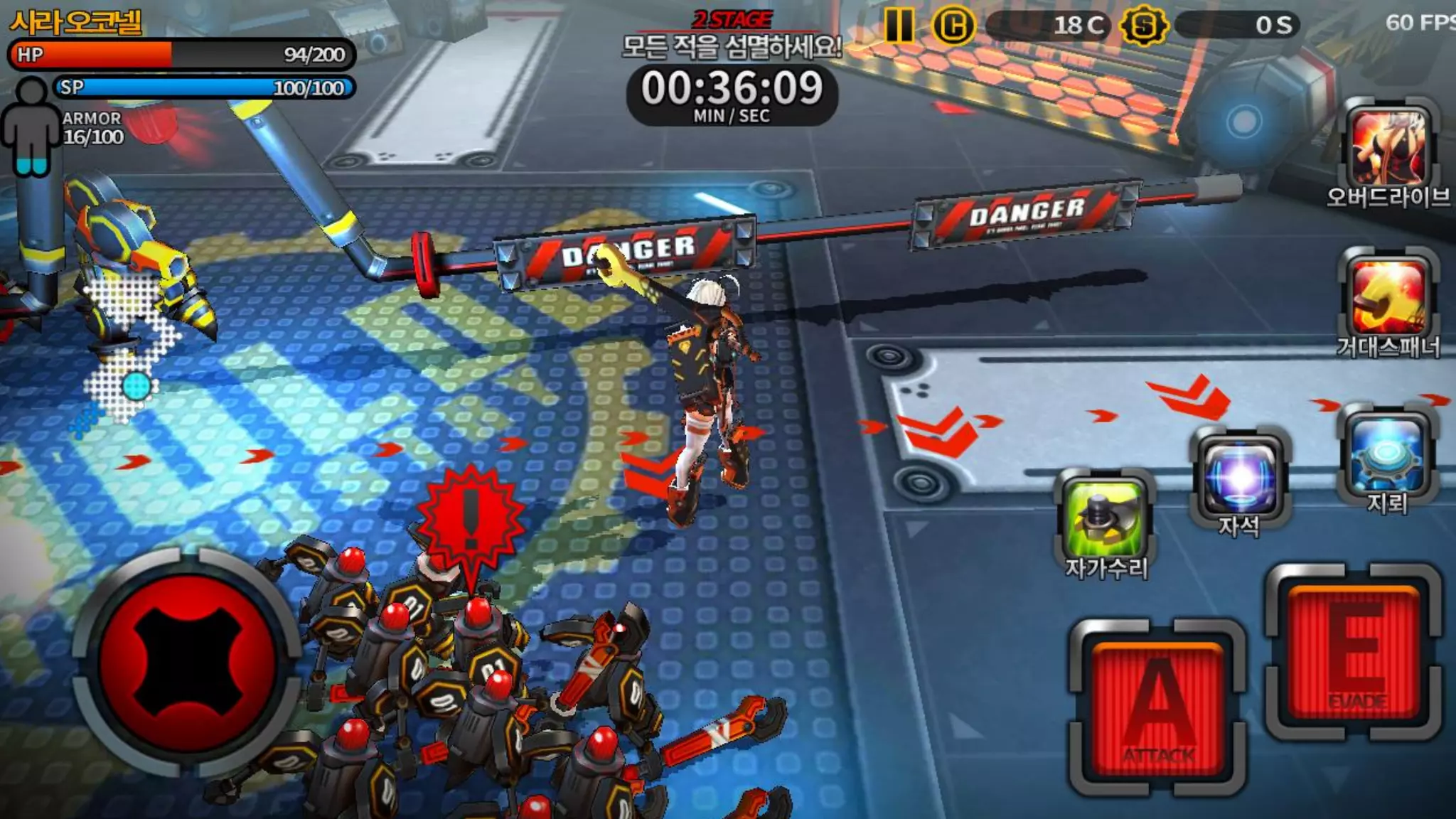1456x819 pixels.
Task: Trigger the 자석 magnet skill
Action: coord(1241,476)
